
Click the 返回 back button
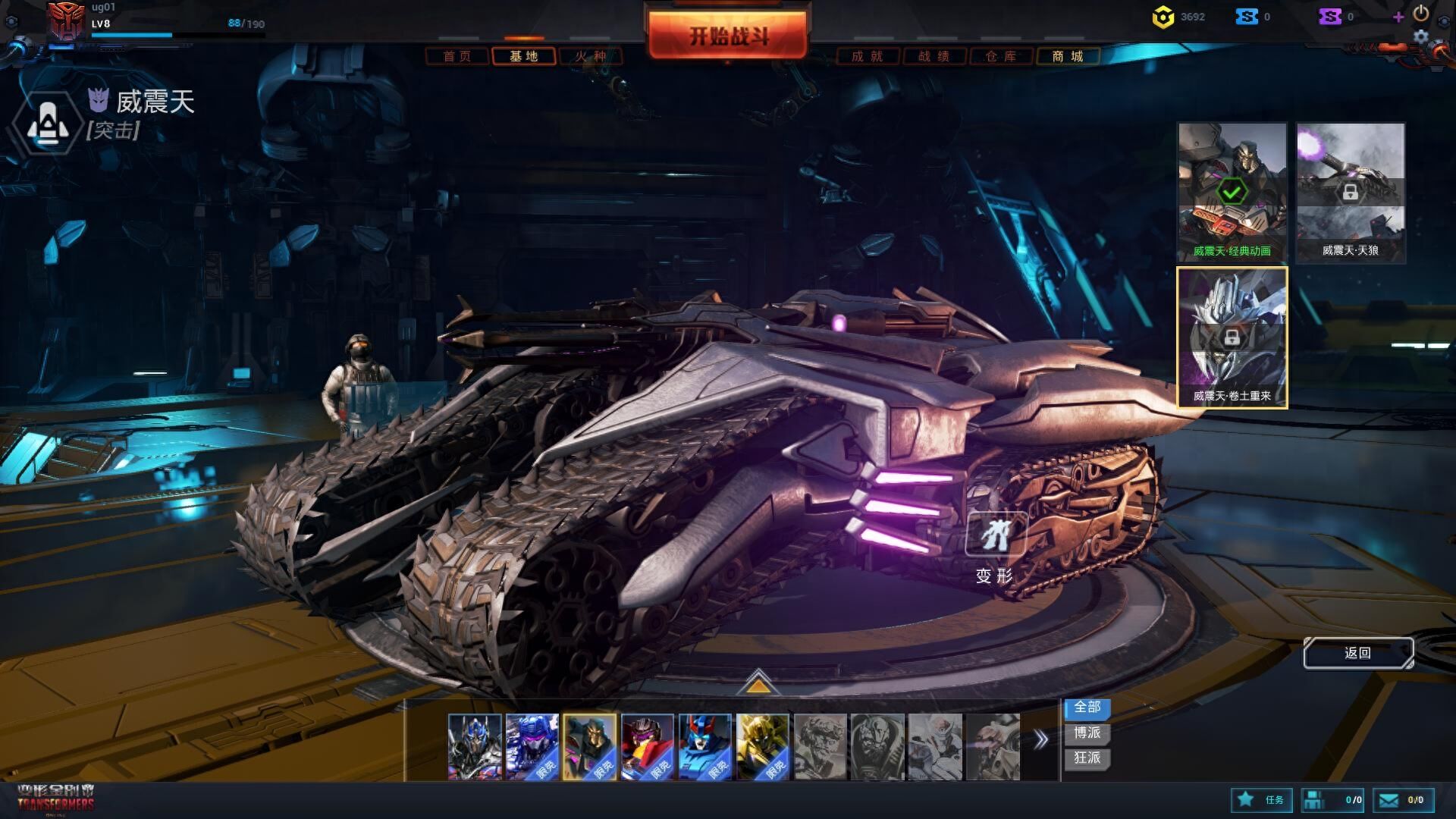click(1357, 653)
